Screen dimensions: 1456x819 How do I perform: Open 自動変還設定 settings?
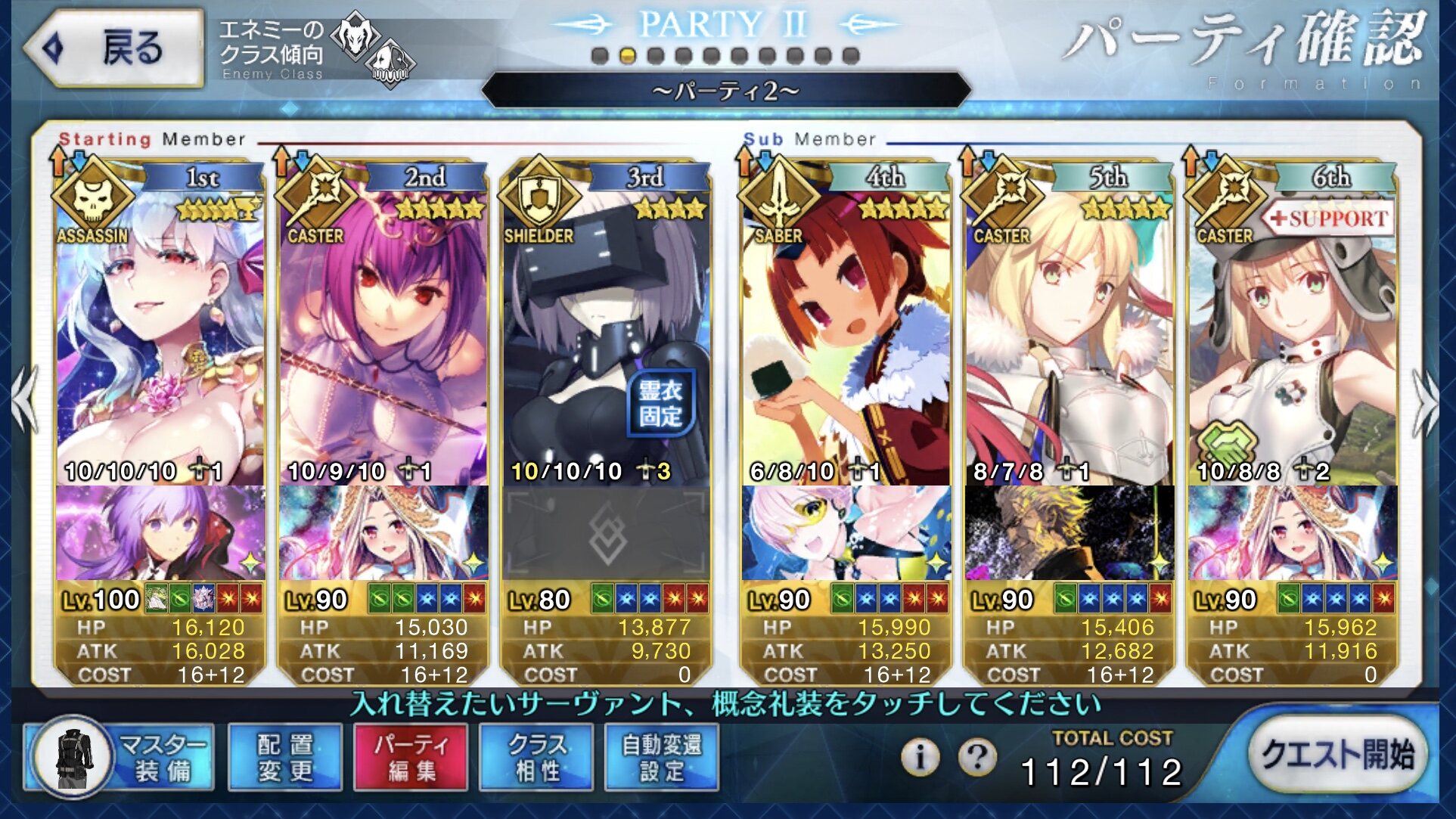point(662,757)
